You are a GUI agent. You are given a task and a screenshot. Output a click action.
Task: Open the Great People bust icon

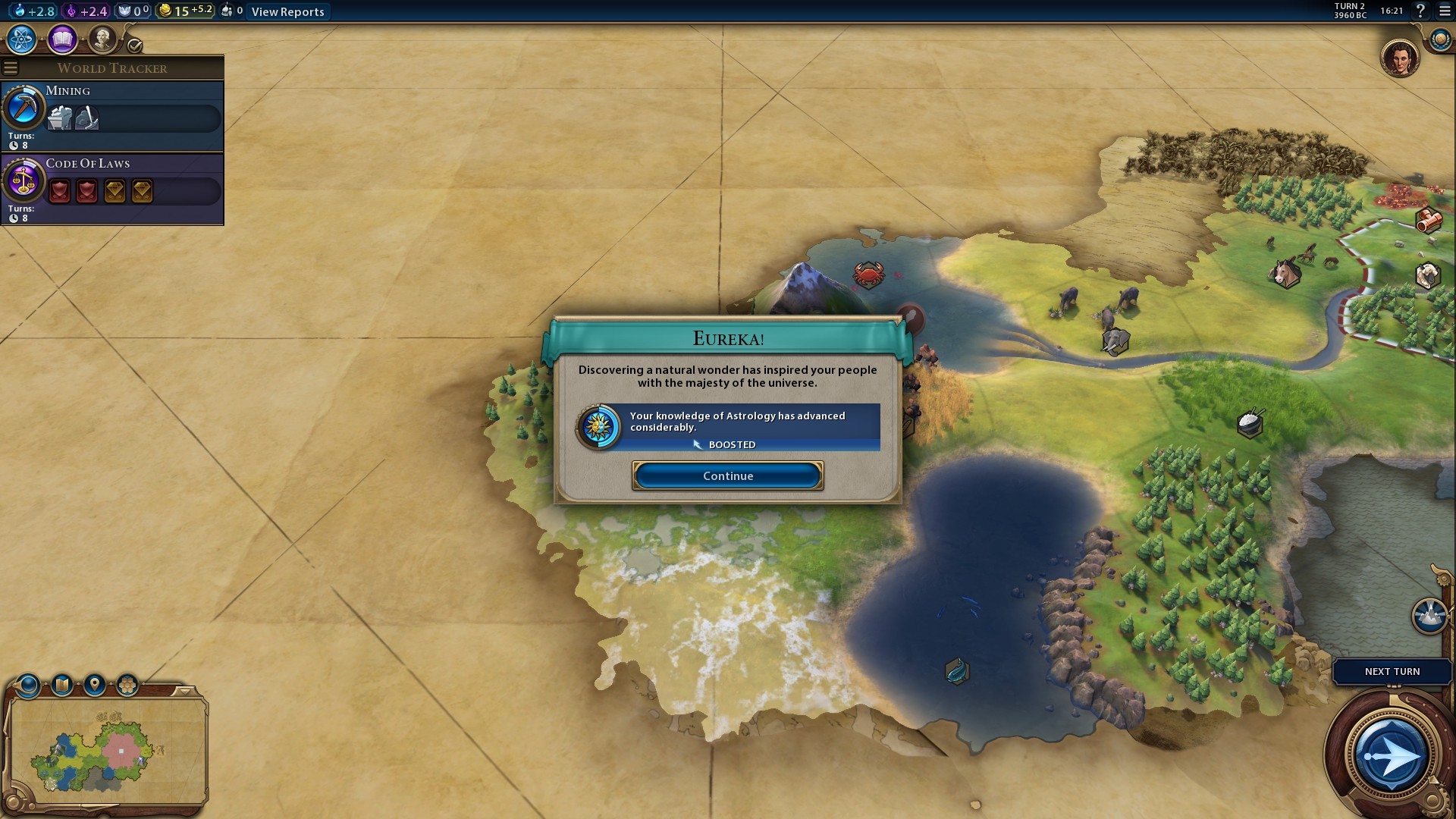pyautogui.click(x=102, y=39)
